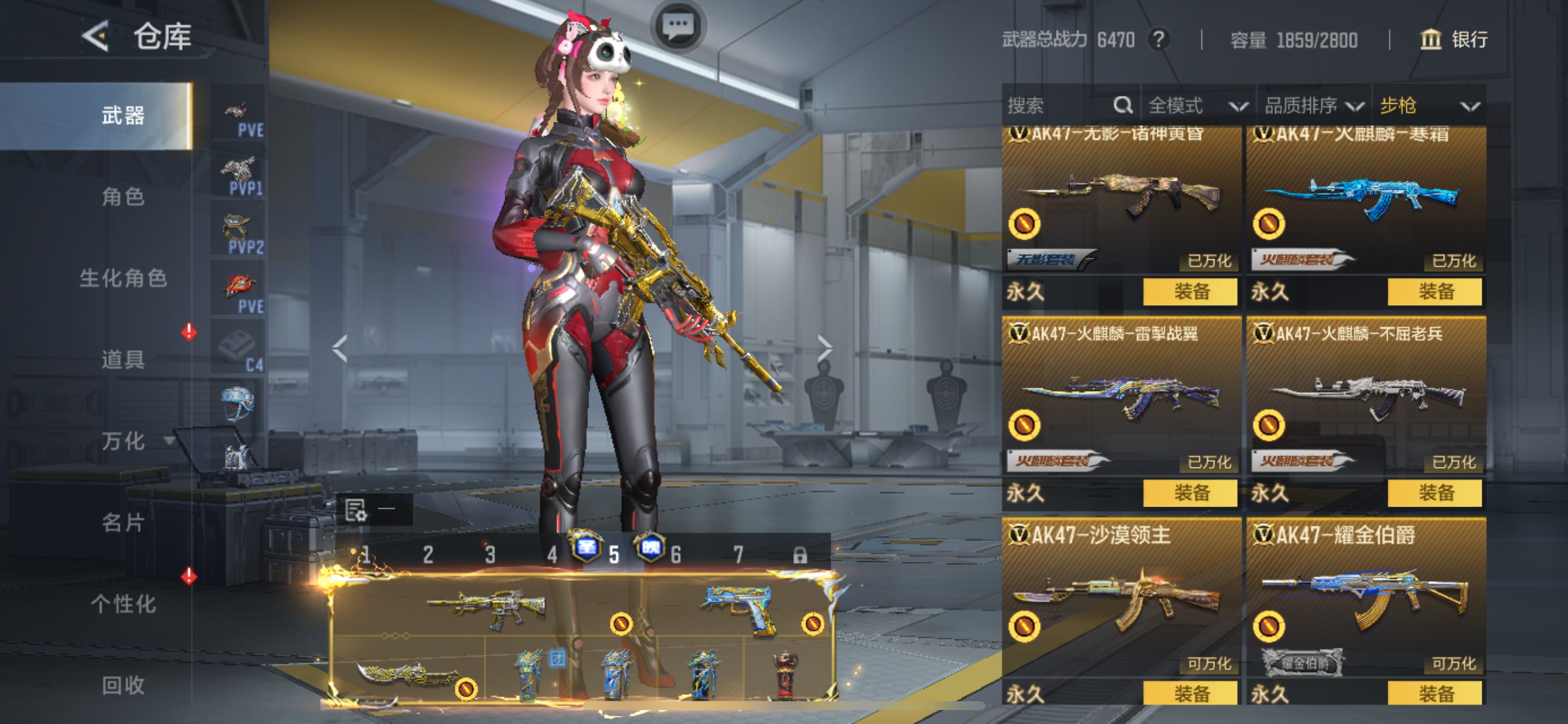Open the 回收 recycle tab
1568x724 pixels.
tap(123, 686)
